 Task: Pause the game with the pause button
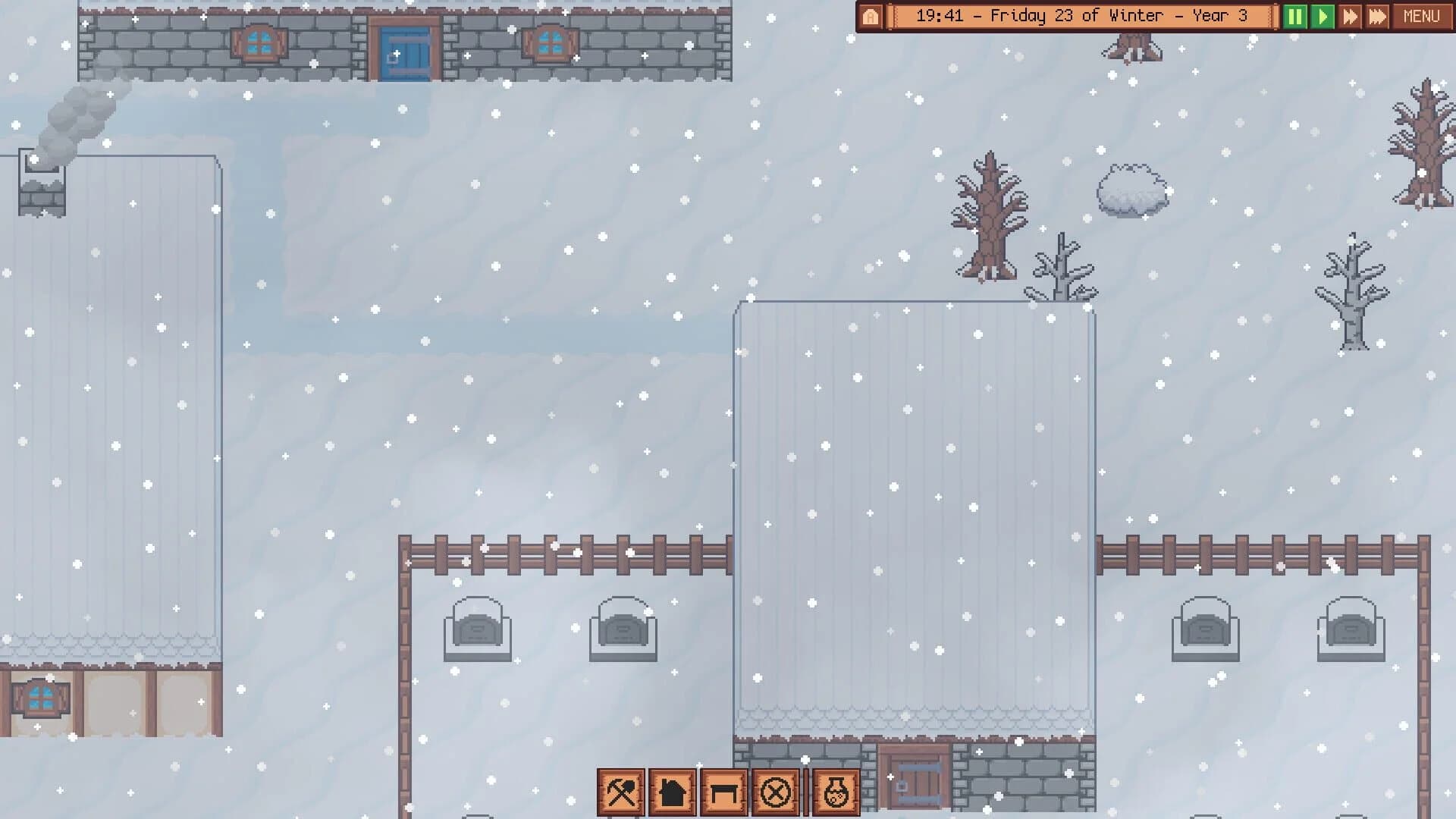pos(1297,15)
